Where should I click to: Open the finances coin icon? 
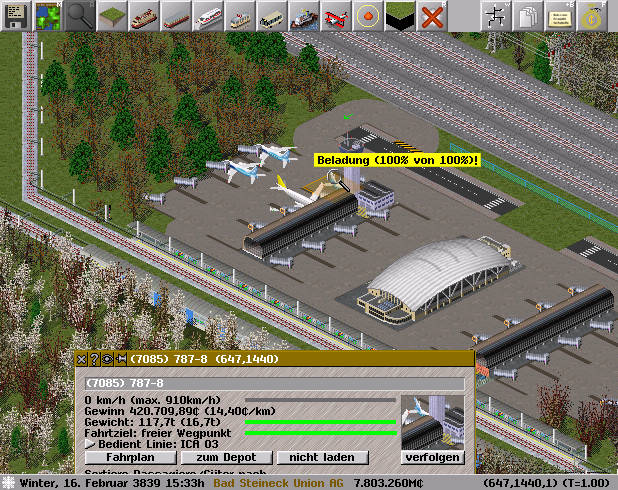click(591, 15)
